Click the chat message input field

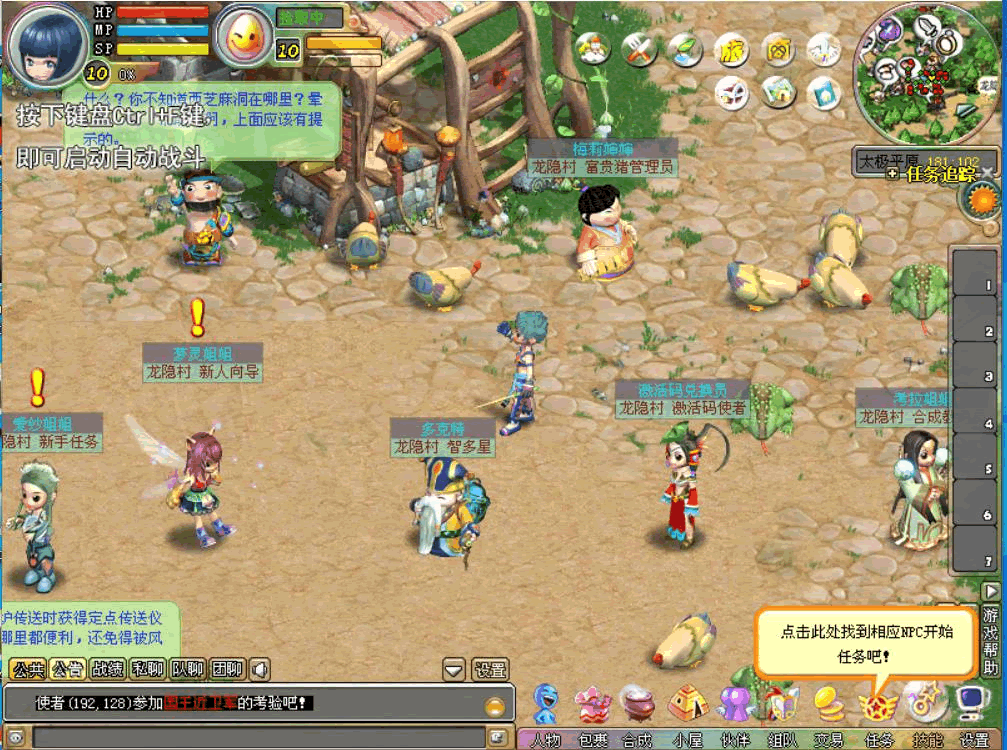255,737
